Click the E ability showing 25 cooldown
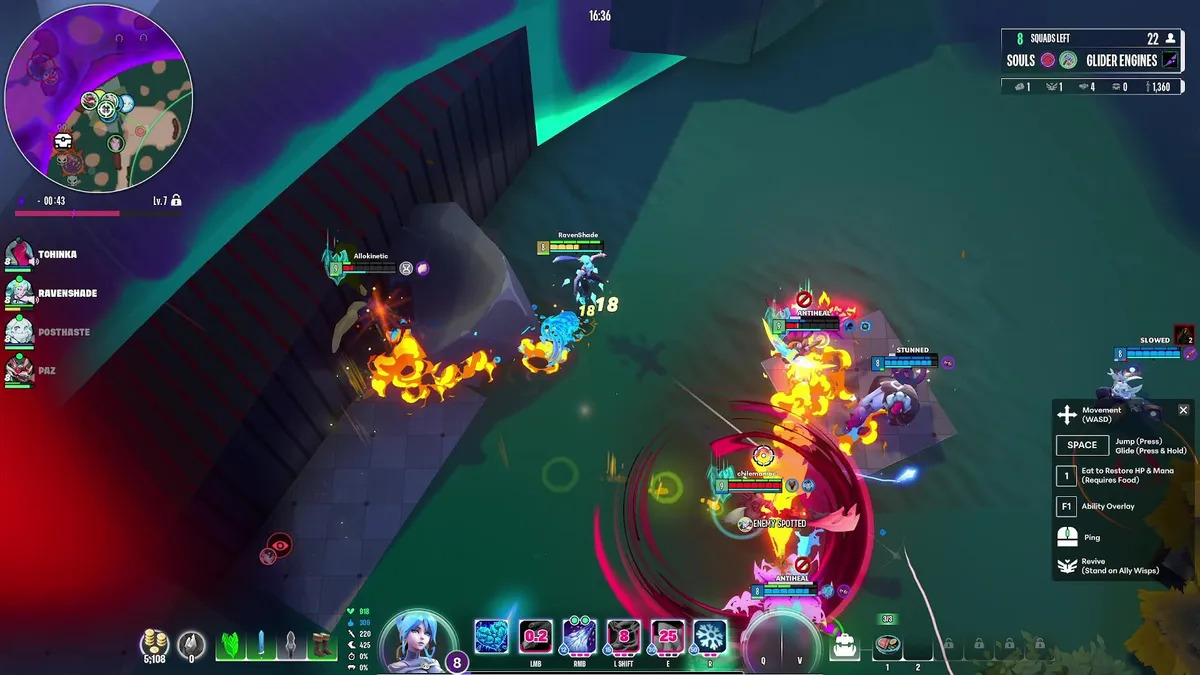The image size is (1200, 675). [x=667, y=636]
